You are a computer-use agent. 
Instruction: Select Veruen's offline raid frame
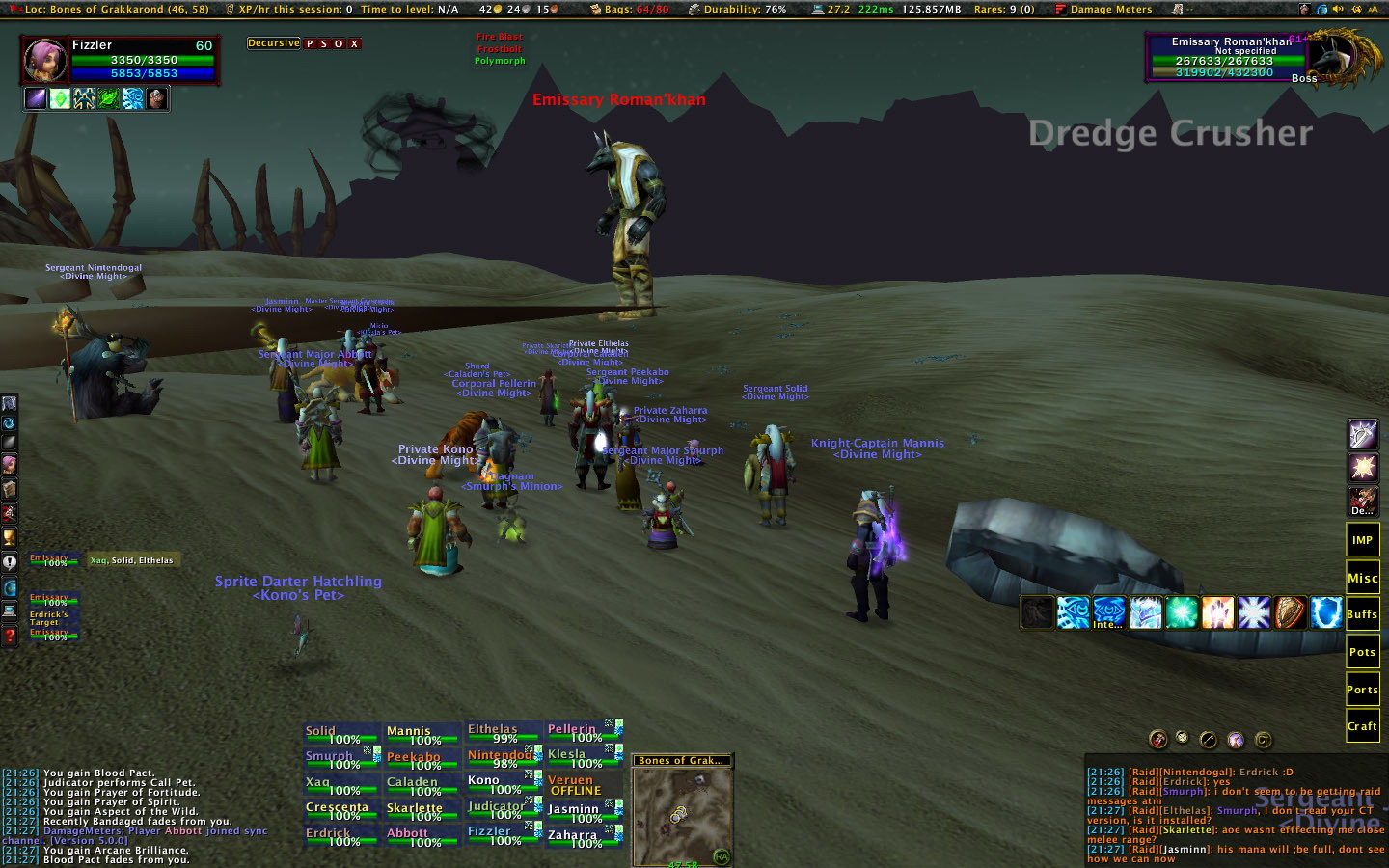click(x=583, y=785)
